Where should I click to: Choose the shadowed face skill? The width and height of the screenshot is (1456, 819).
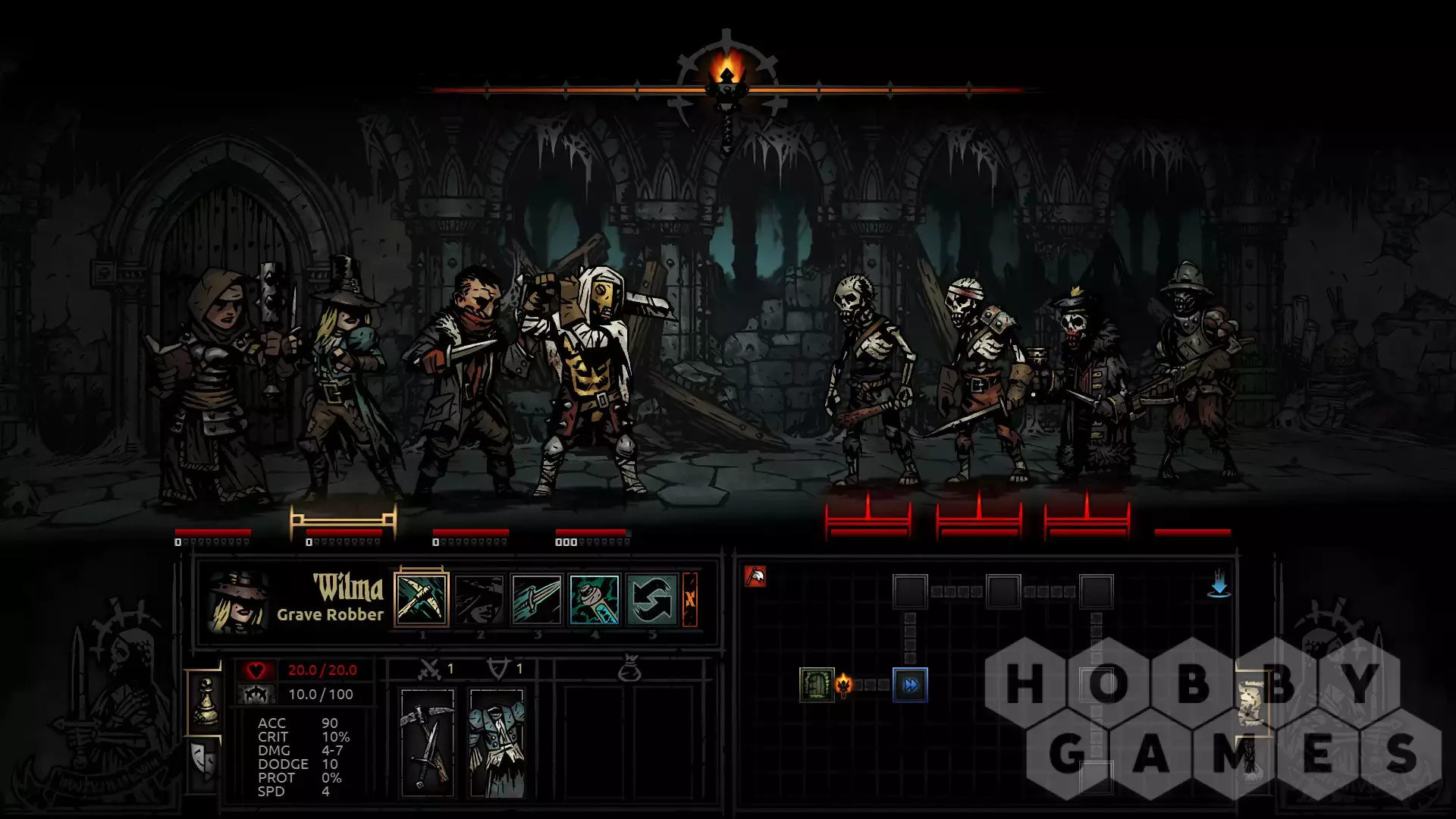coord(479,600)
